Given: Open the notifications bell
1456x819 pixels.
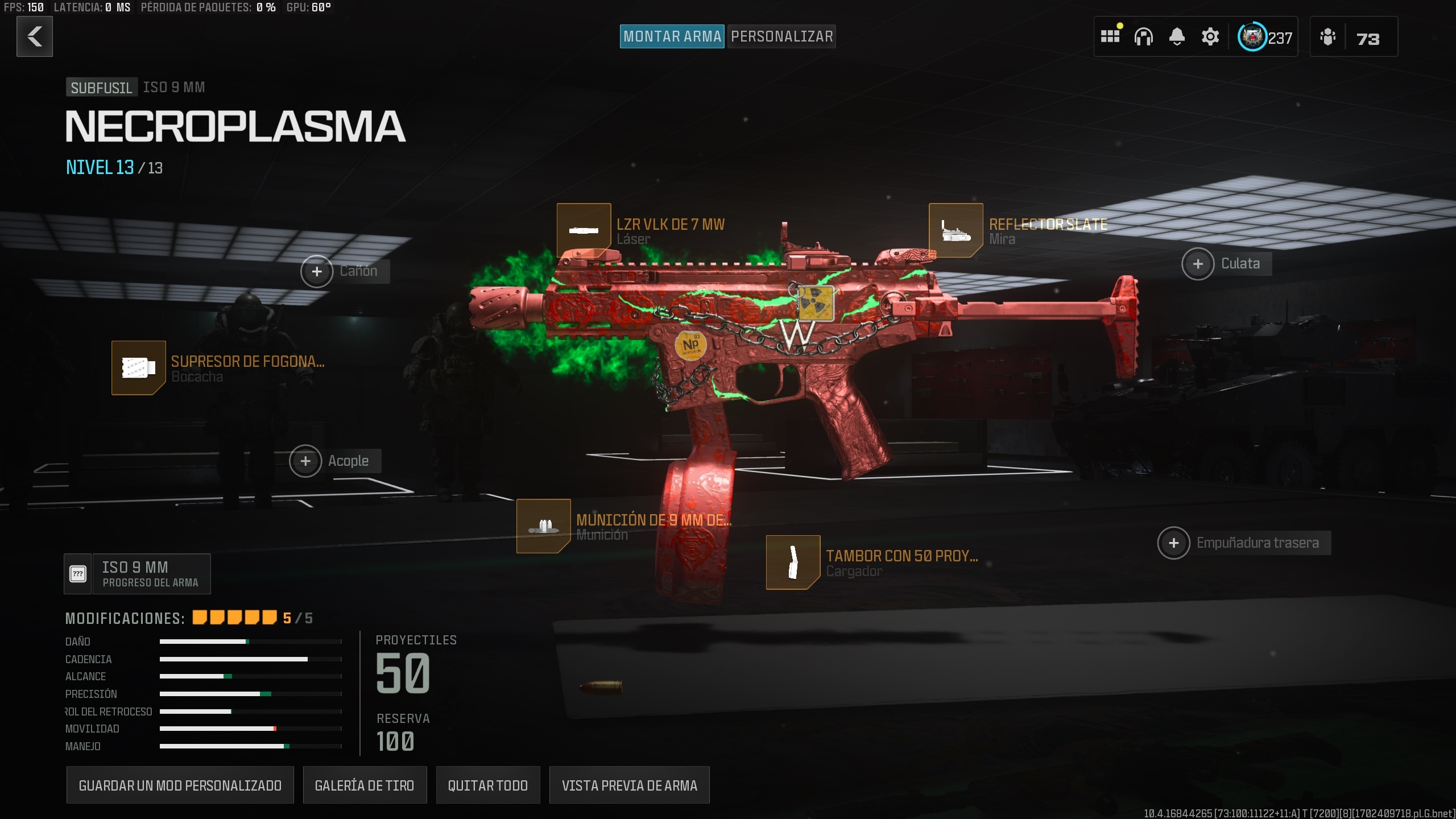Looking at the screenshot, I should click(1177, 36).
